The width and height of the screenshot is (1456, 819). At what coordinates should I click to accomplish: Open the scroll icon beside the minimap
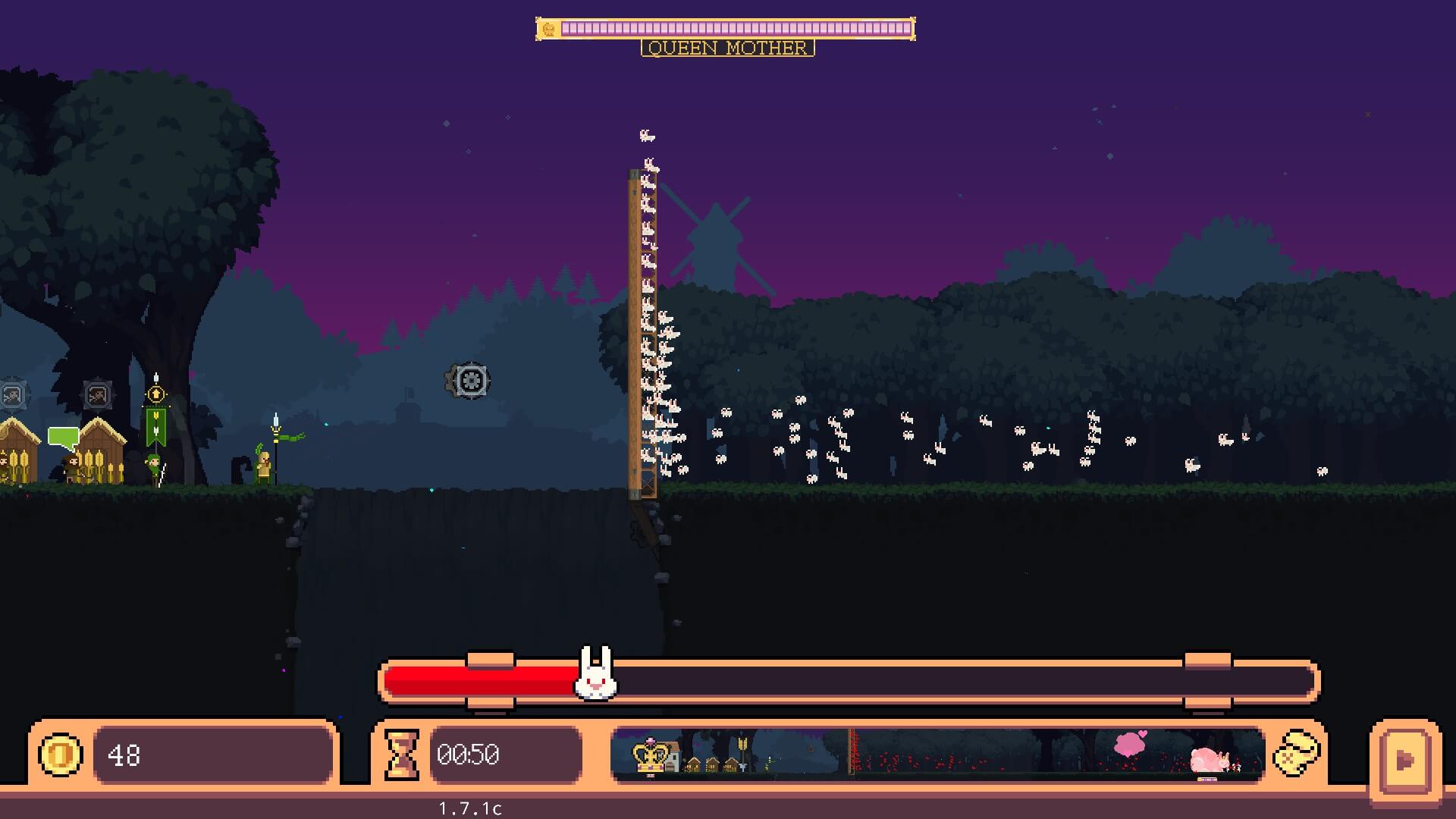(1296, 754)
